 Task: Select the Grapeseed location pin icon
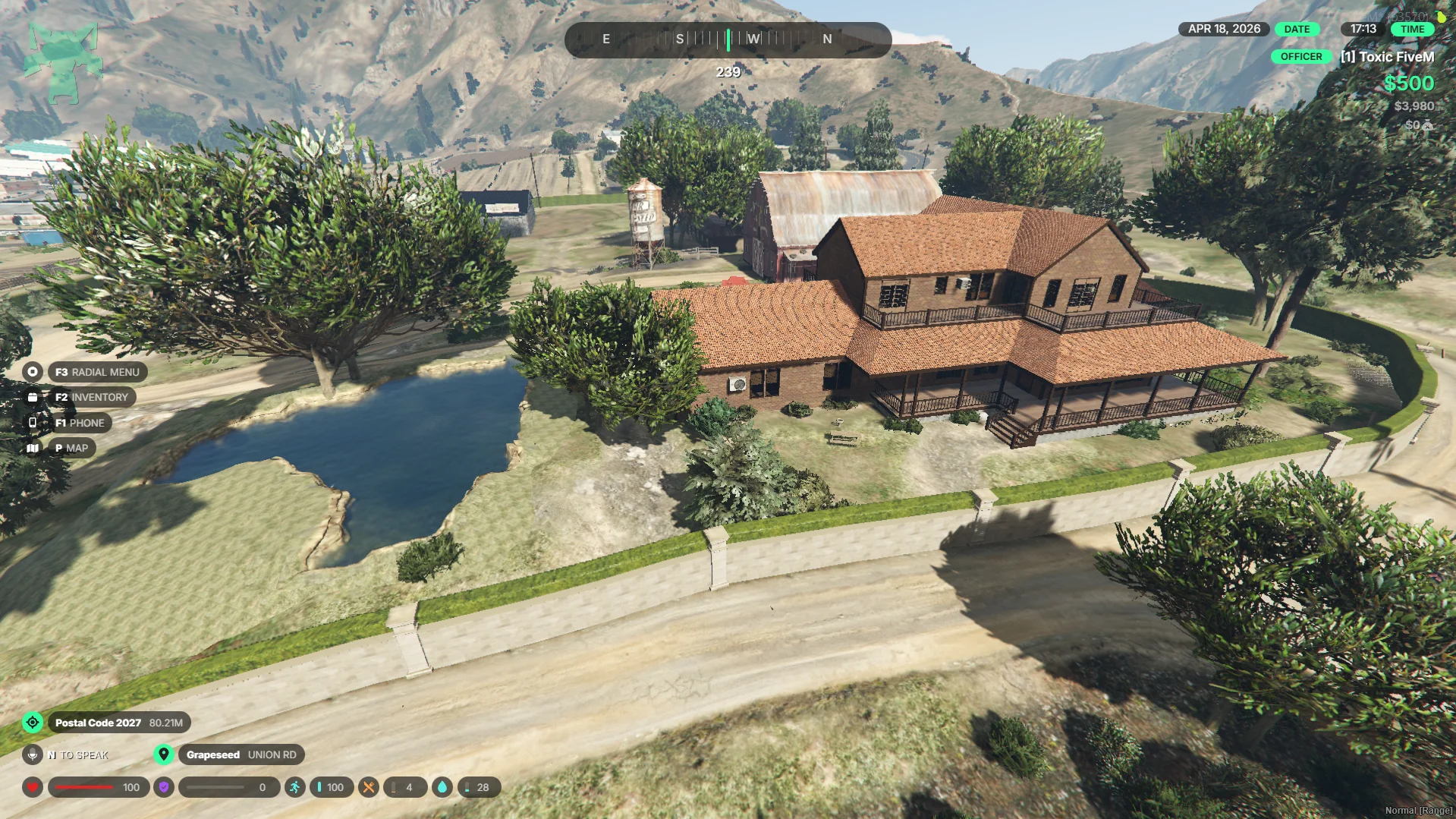163,754
